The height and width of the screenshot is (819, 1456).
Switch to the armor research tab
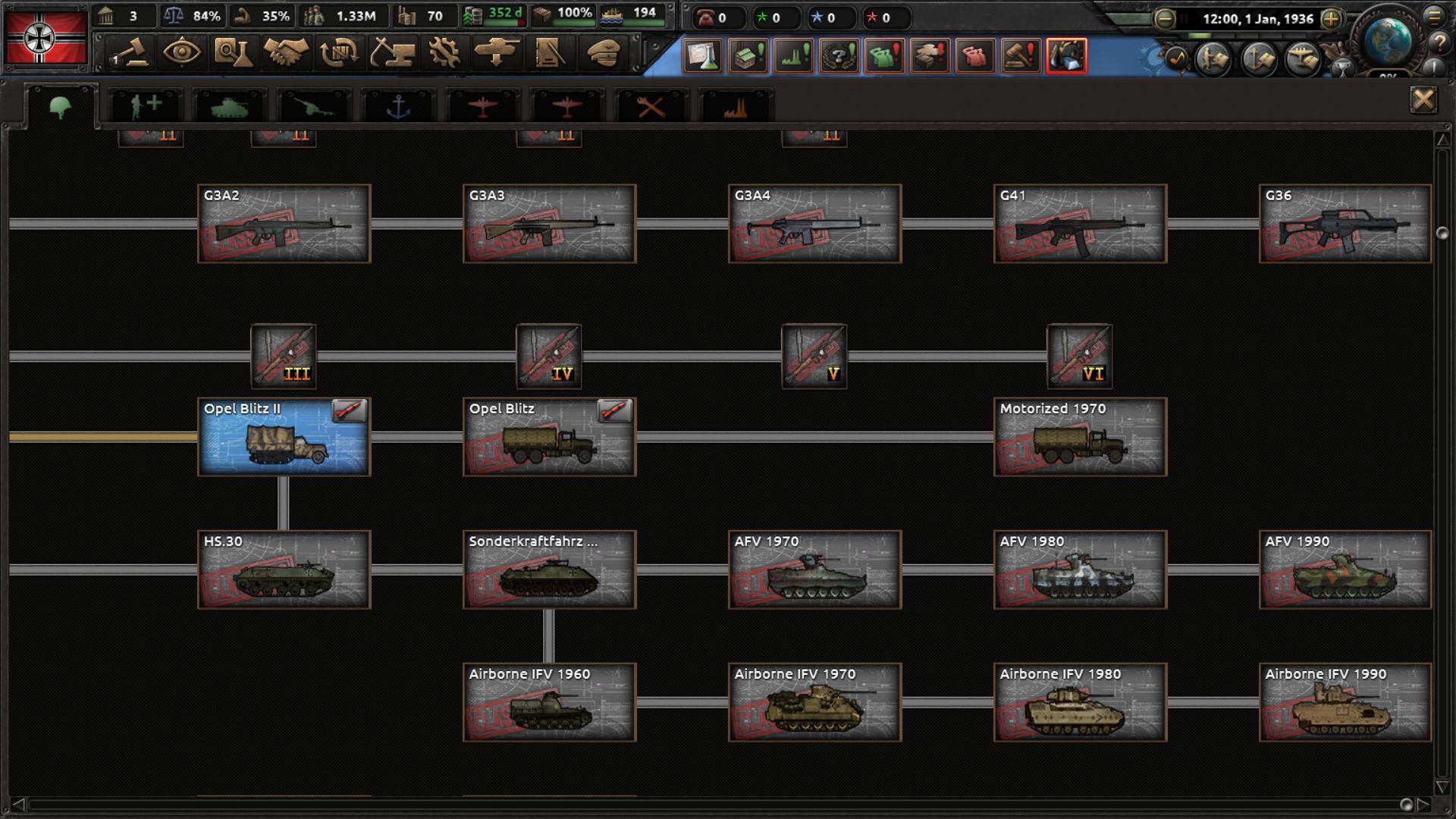[230, 106]
